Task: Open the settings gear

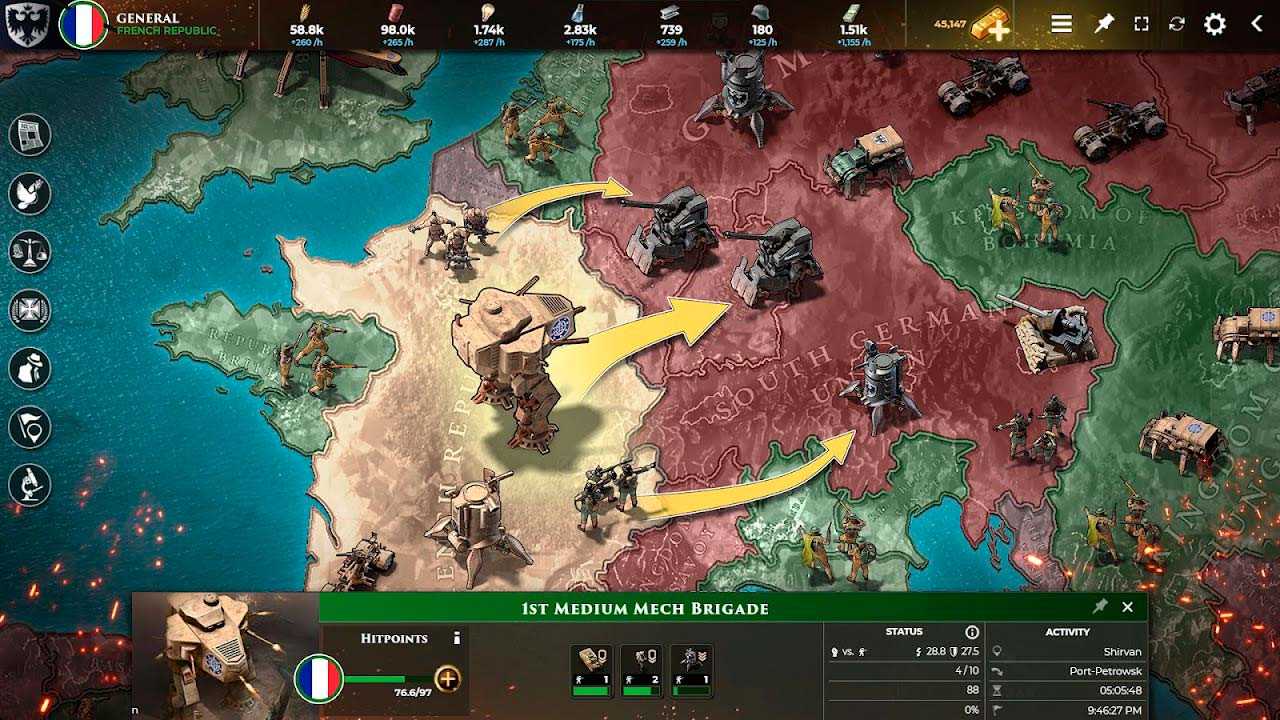Action: 1215,24
